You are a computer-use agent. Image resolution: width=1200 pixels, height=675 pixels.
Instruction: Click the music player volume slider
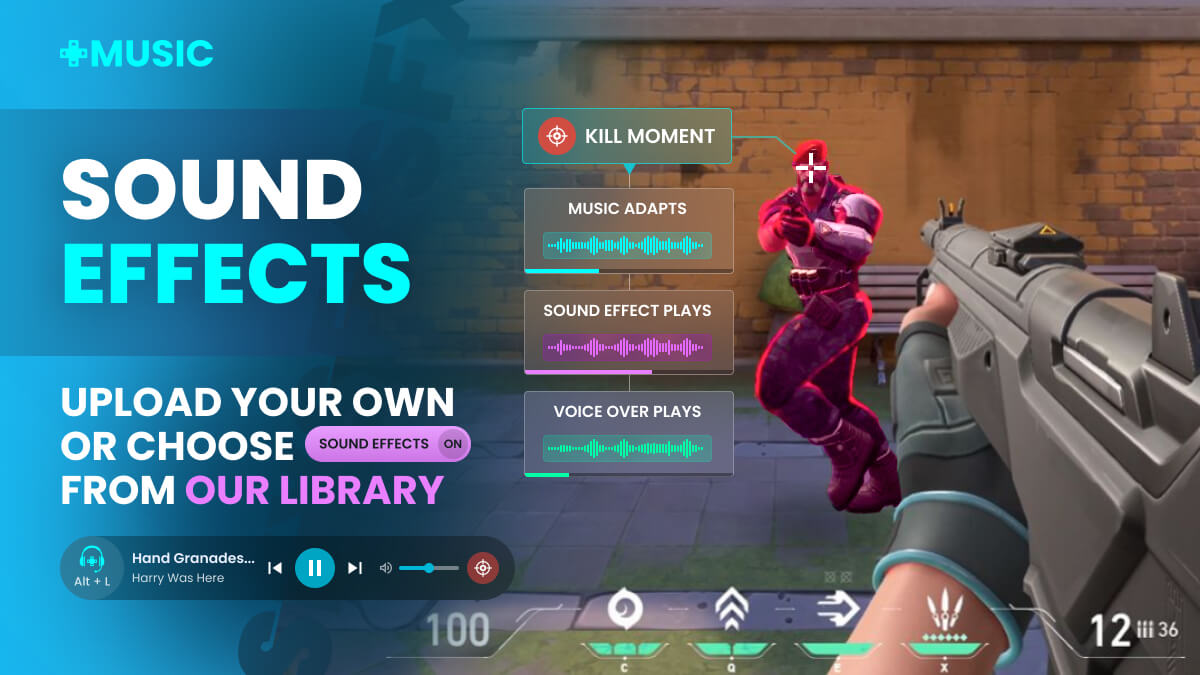429,568
